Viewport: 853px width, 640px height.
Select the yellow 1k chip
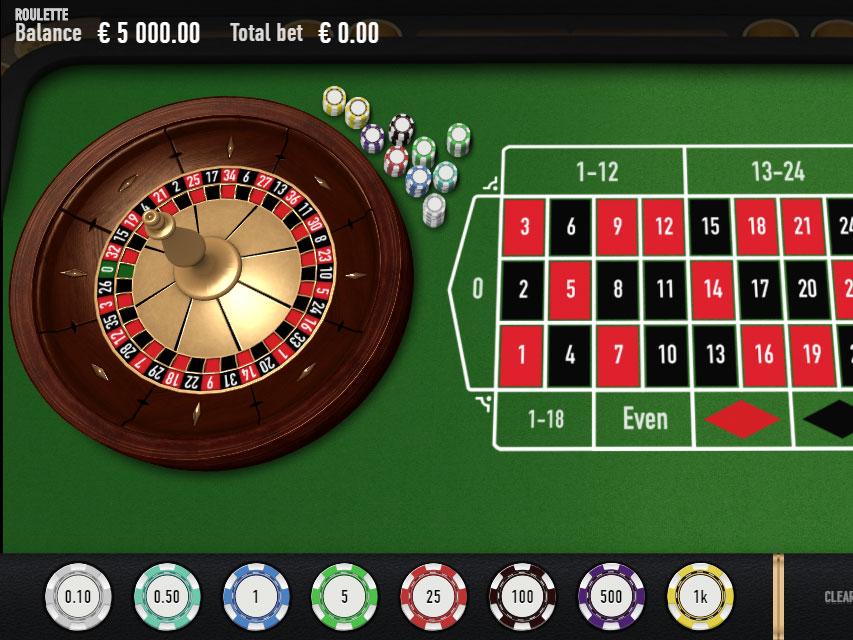click(x=700, y=597)
